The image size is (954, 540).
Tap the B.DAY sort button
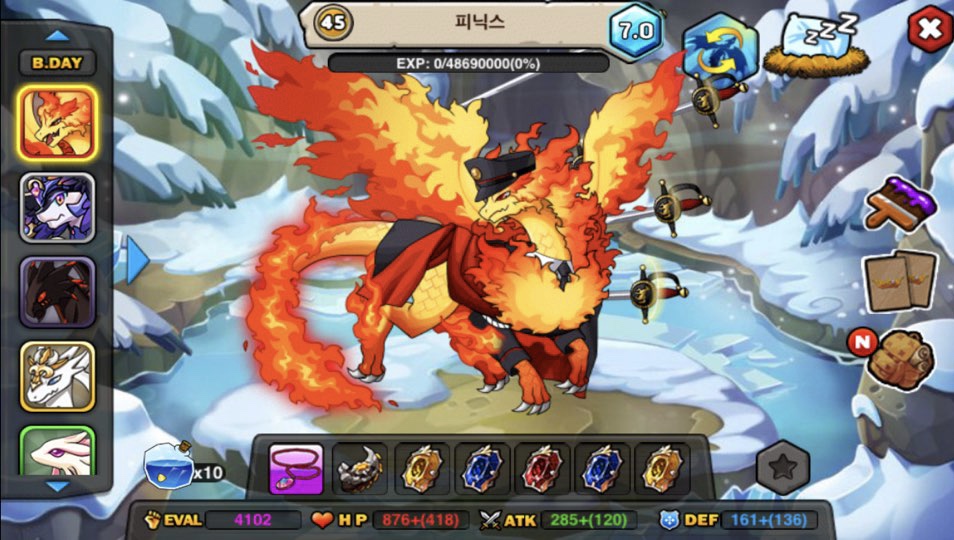pyautogui.click(x=57, y=63)
